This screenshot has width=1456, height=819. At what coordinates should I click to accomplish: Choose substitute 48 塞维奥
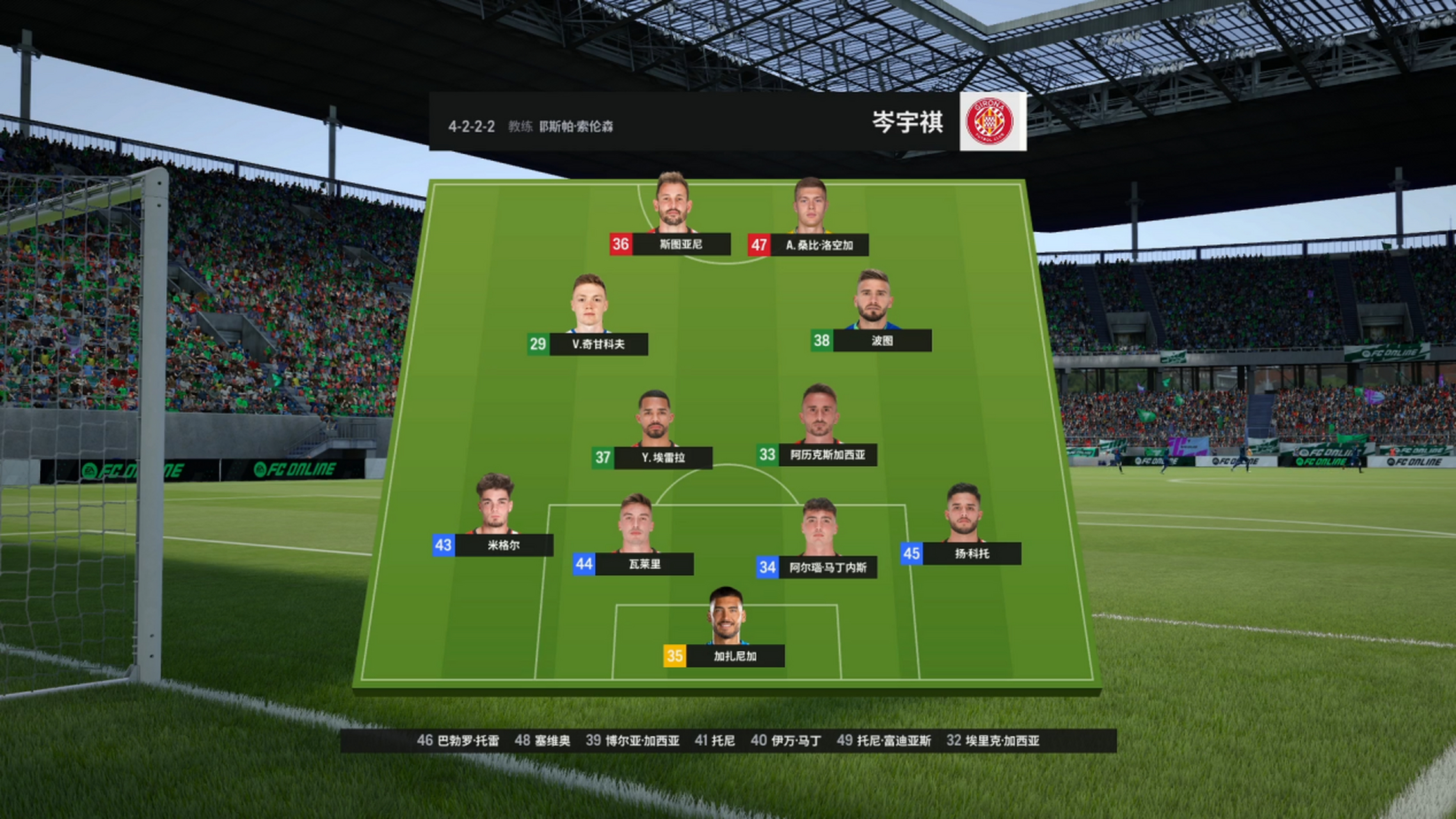[x=542, y=740]
